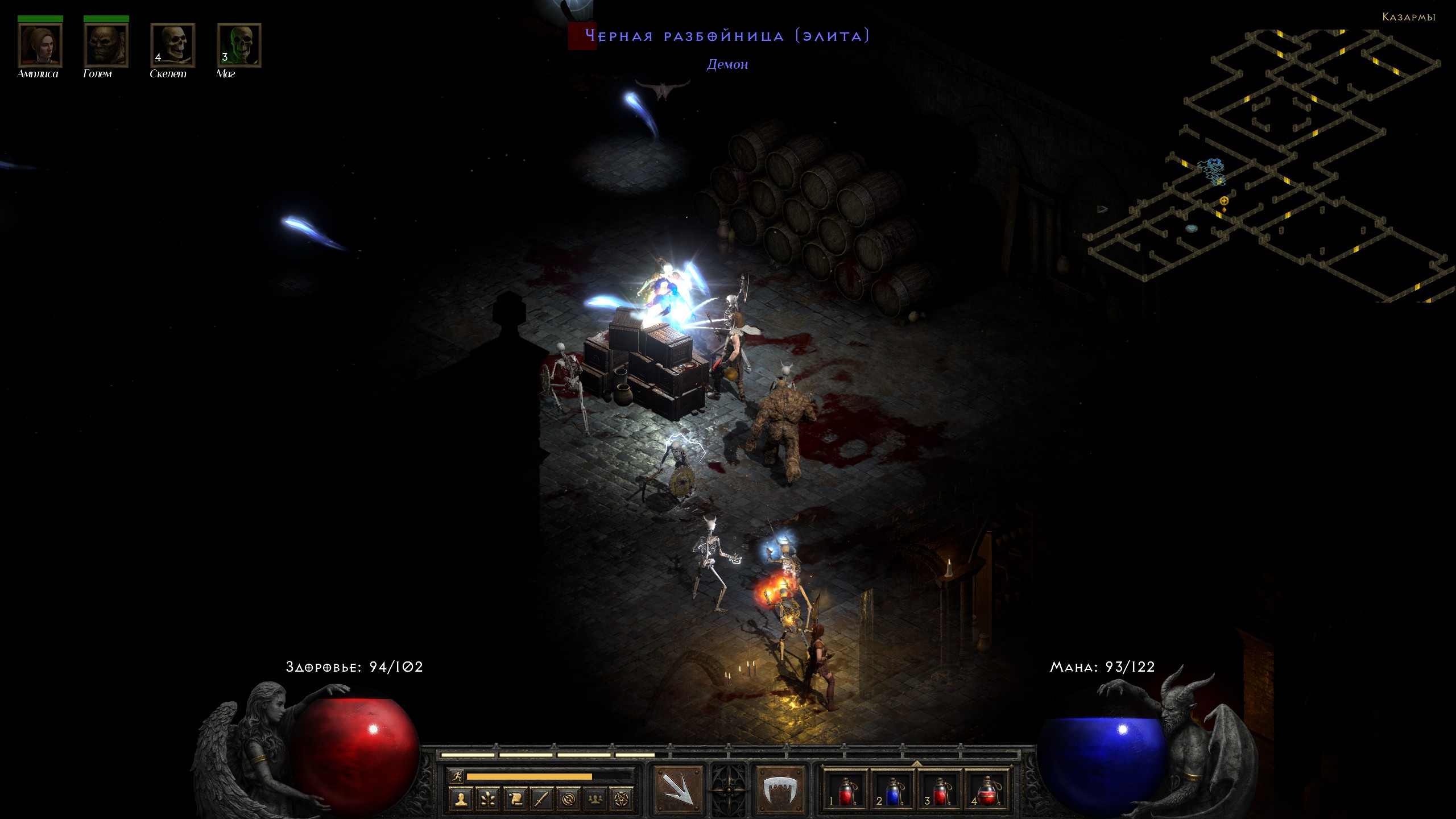Select the right-click fang skill

pyautogui.click(x=780, y=789)
